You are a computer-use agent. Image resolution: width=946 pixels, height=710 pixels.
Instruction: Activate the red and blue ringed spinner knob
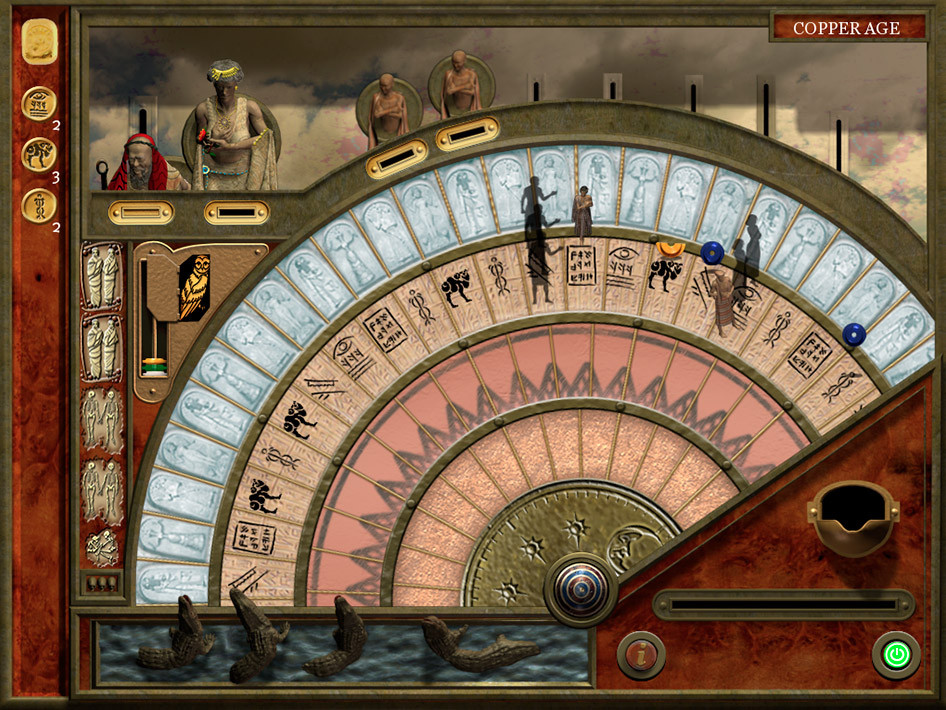click(580, 589)
